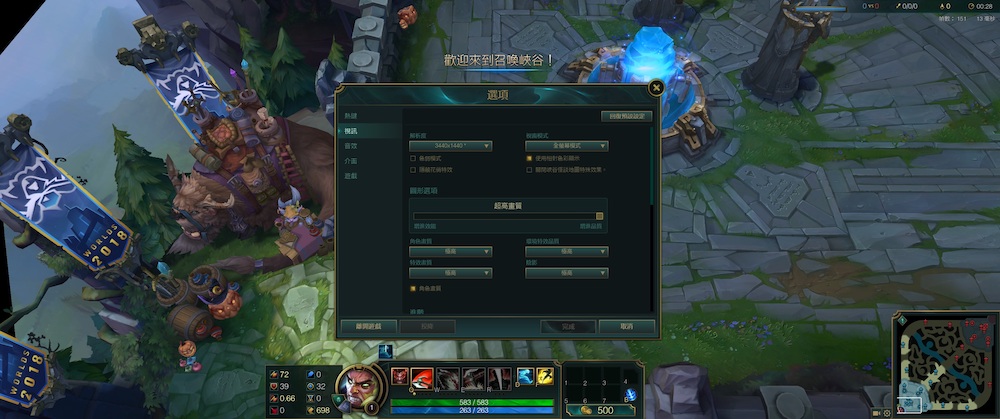This screenshot has width=1000, height=419.
Task: Toggle the 隱藏花俏特效 hide eye candy checkbox
Action: click(414, 170)
